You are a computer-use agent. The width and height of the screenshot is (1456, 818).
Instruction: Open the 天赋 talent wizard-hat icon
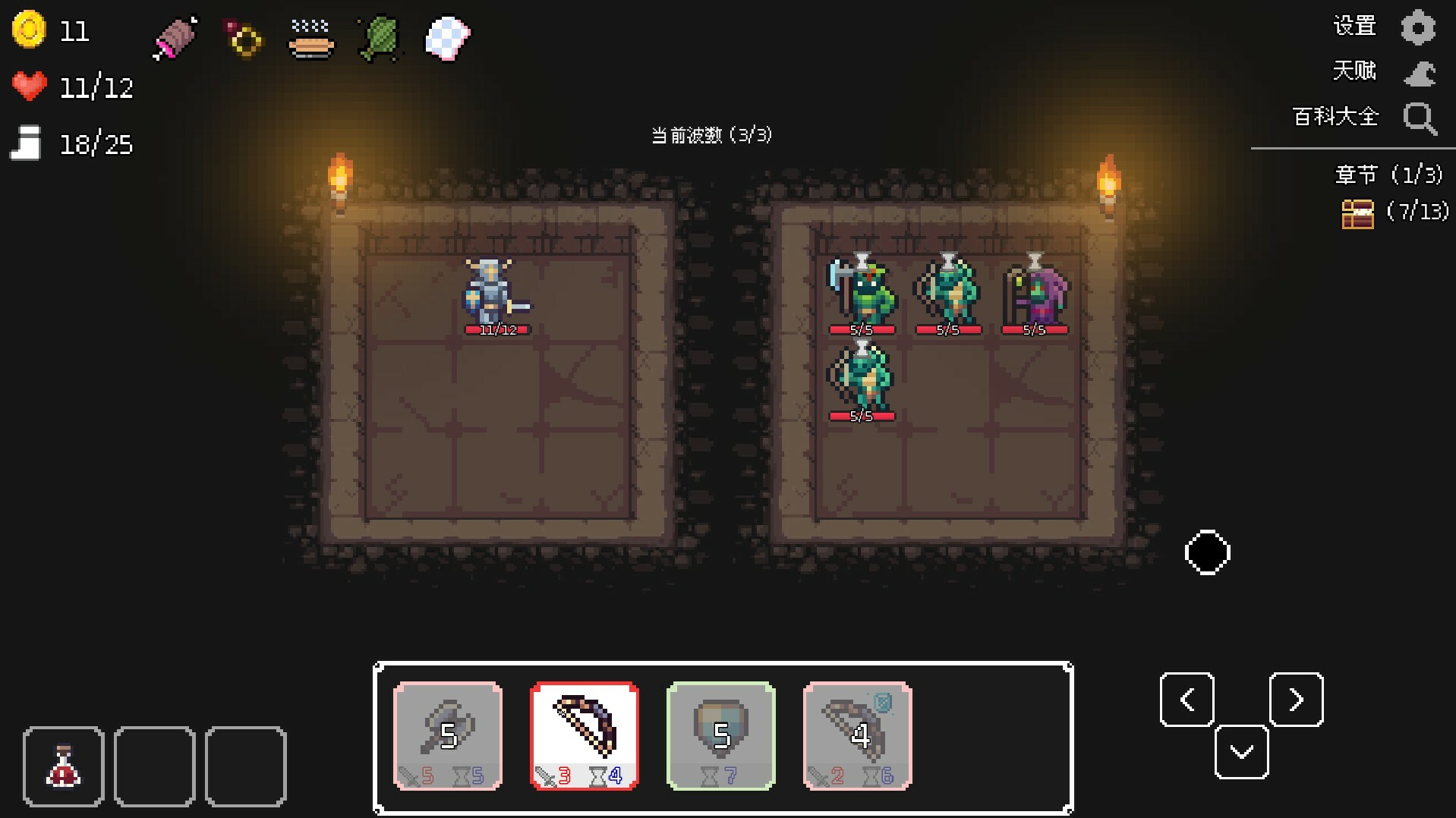pos(1419,72)
